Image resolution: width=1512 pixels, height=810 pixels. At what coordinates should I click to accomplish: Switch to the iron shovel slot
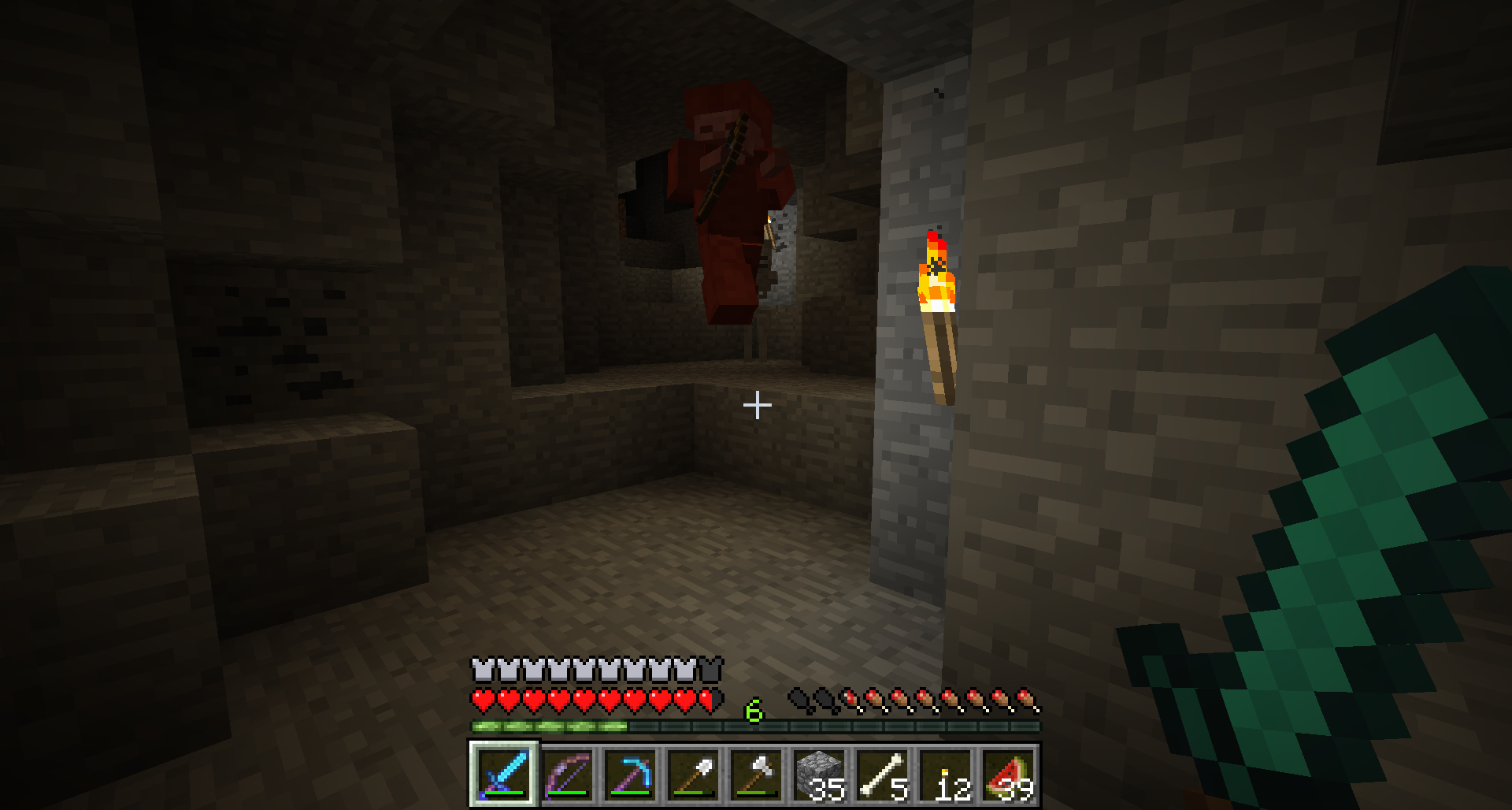[693, 774]
